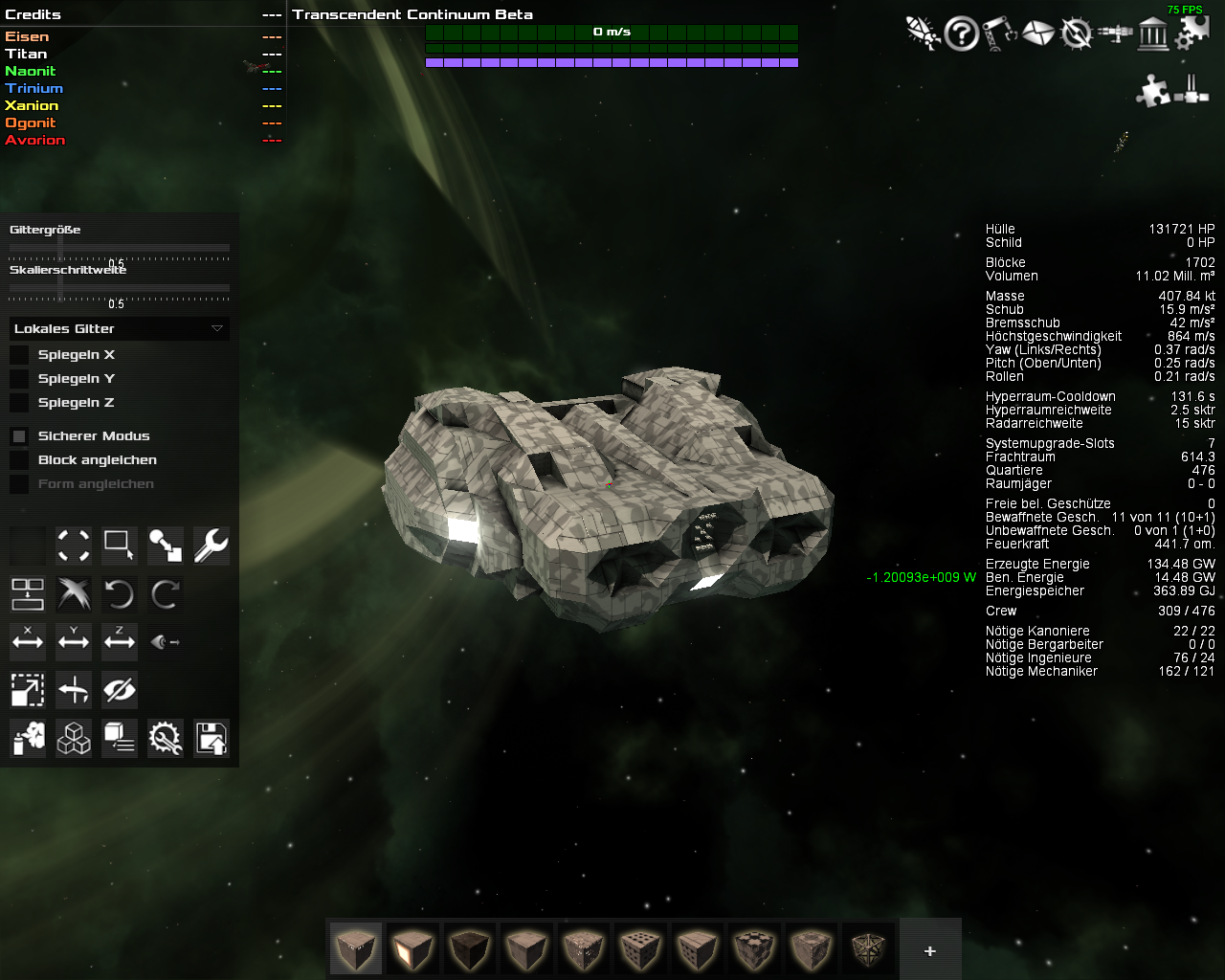Select the wrench repair tool

pos(211,546)
